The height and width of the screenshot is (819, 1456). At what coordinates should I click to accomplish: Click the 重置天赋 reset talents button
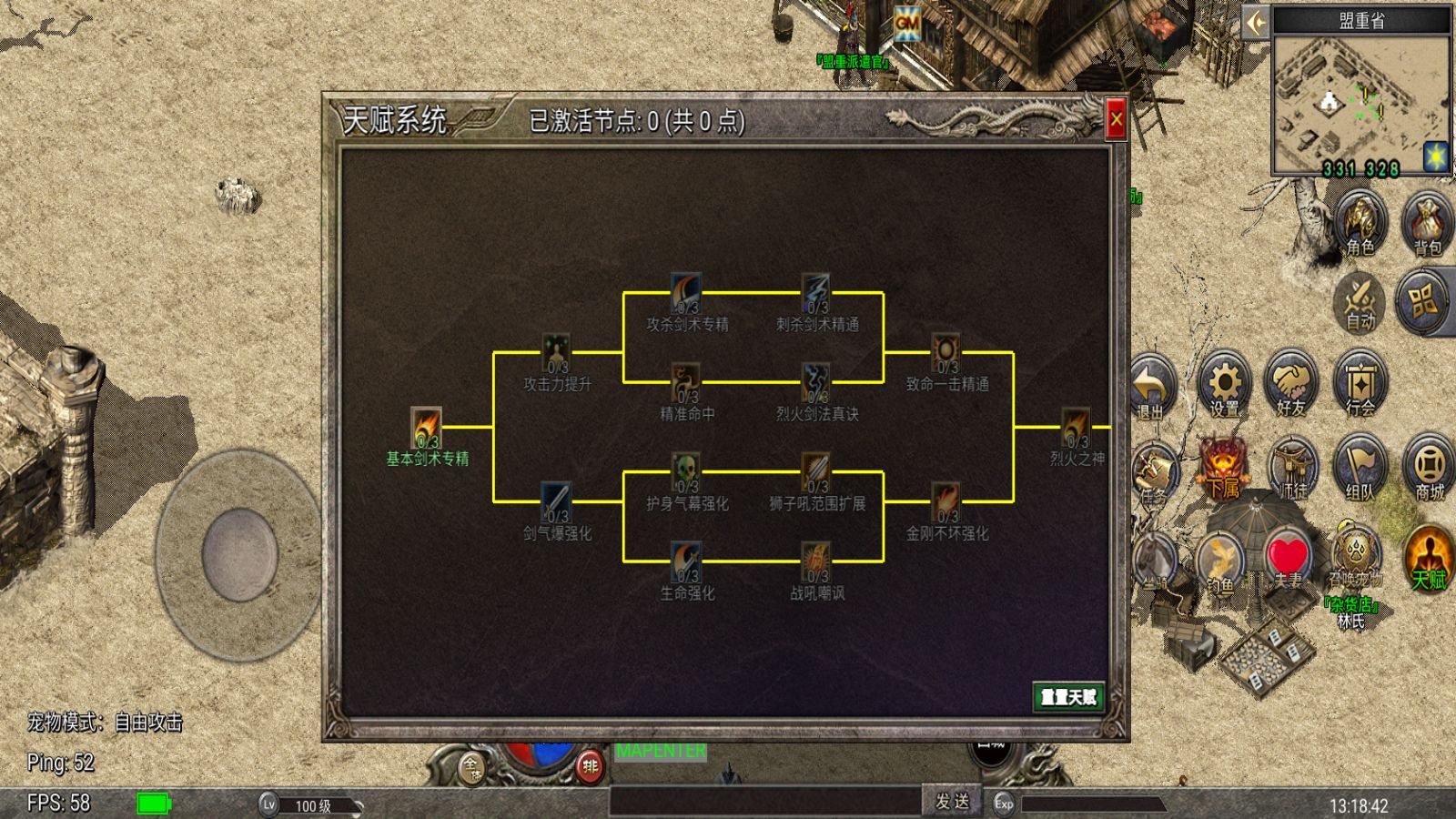(1068, 697)
